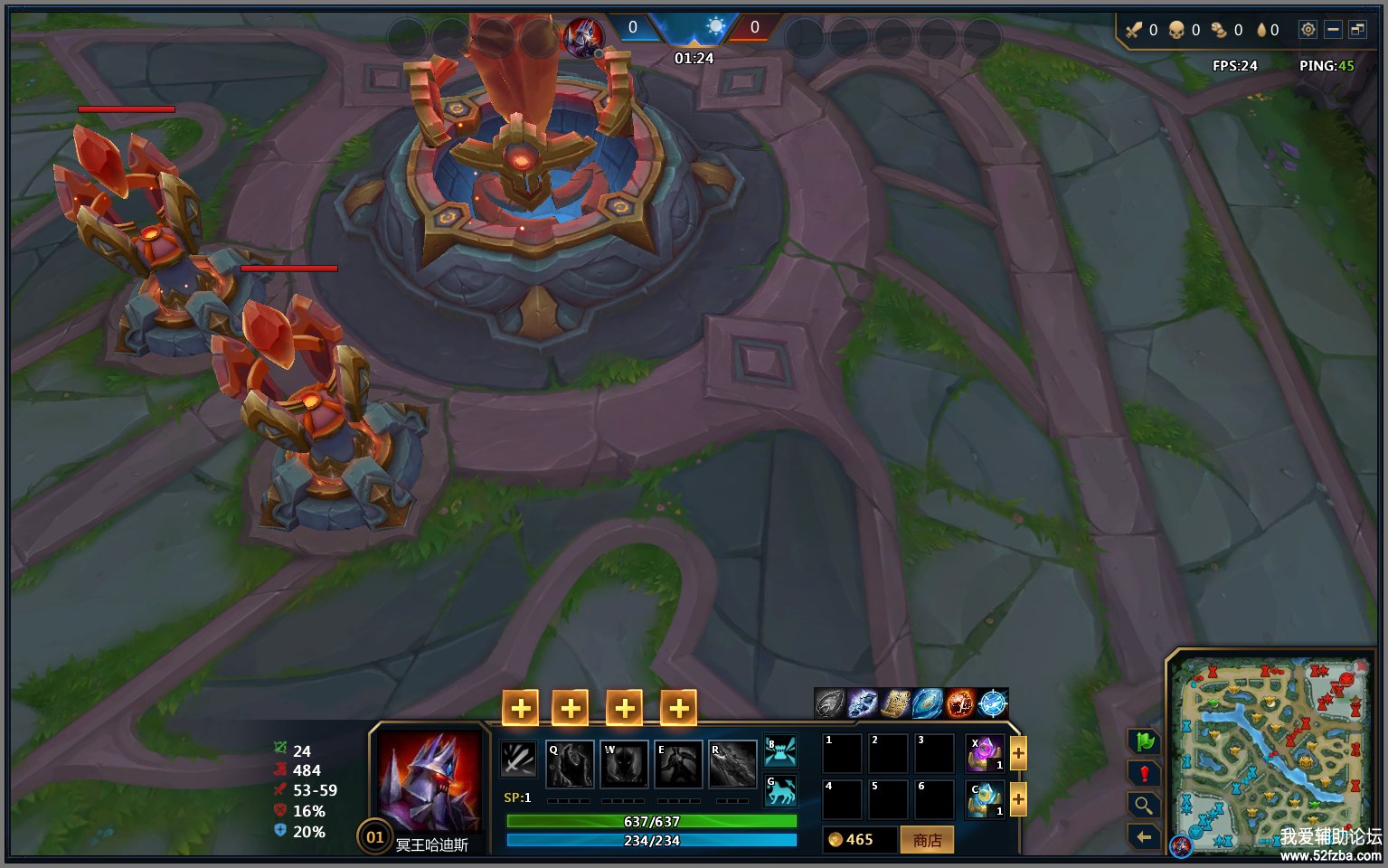Use the G horse mount skill icon
Screen dimensions: 1388x868
[780, 791]
